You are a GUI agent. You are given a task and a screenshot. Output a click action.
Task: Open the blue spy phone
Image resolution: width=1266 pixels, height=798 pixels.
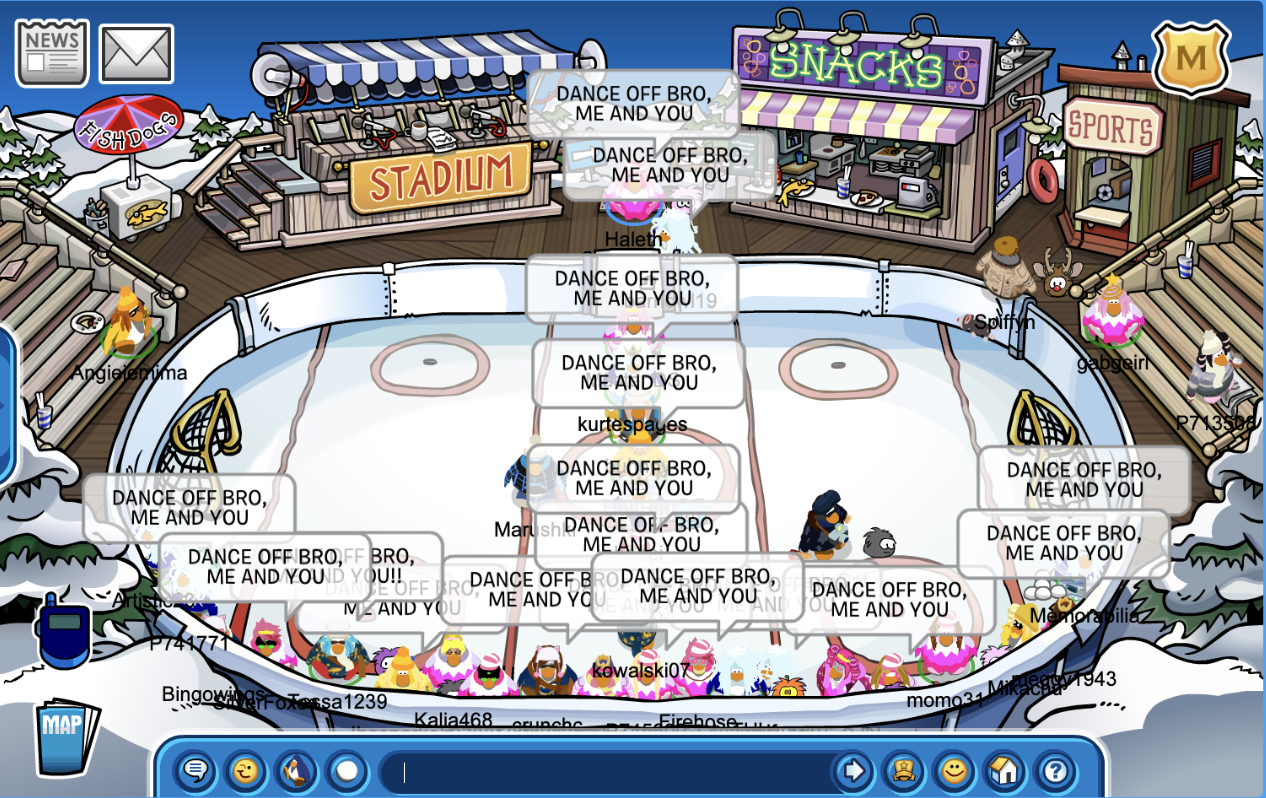tap(62, 632)
